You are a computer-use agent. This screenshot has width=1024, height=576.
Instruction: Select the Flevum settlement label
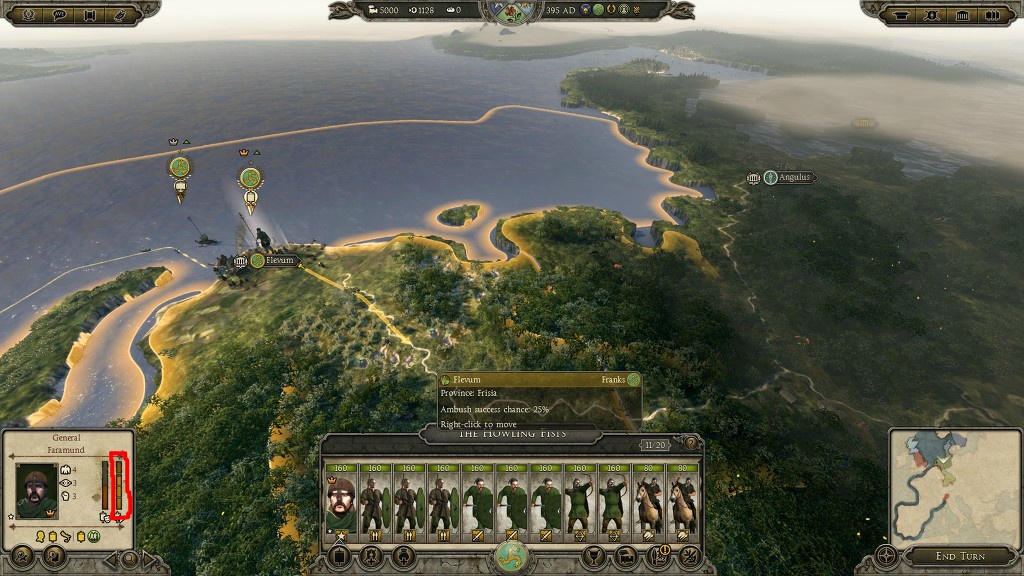pos(280,261)
